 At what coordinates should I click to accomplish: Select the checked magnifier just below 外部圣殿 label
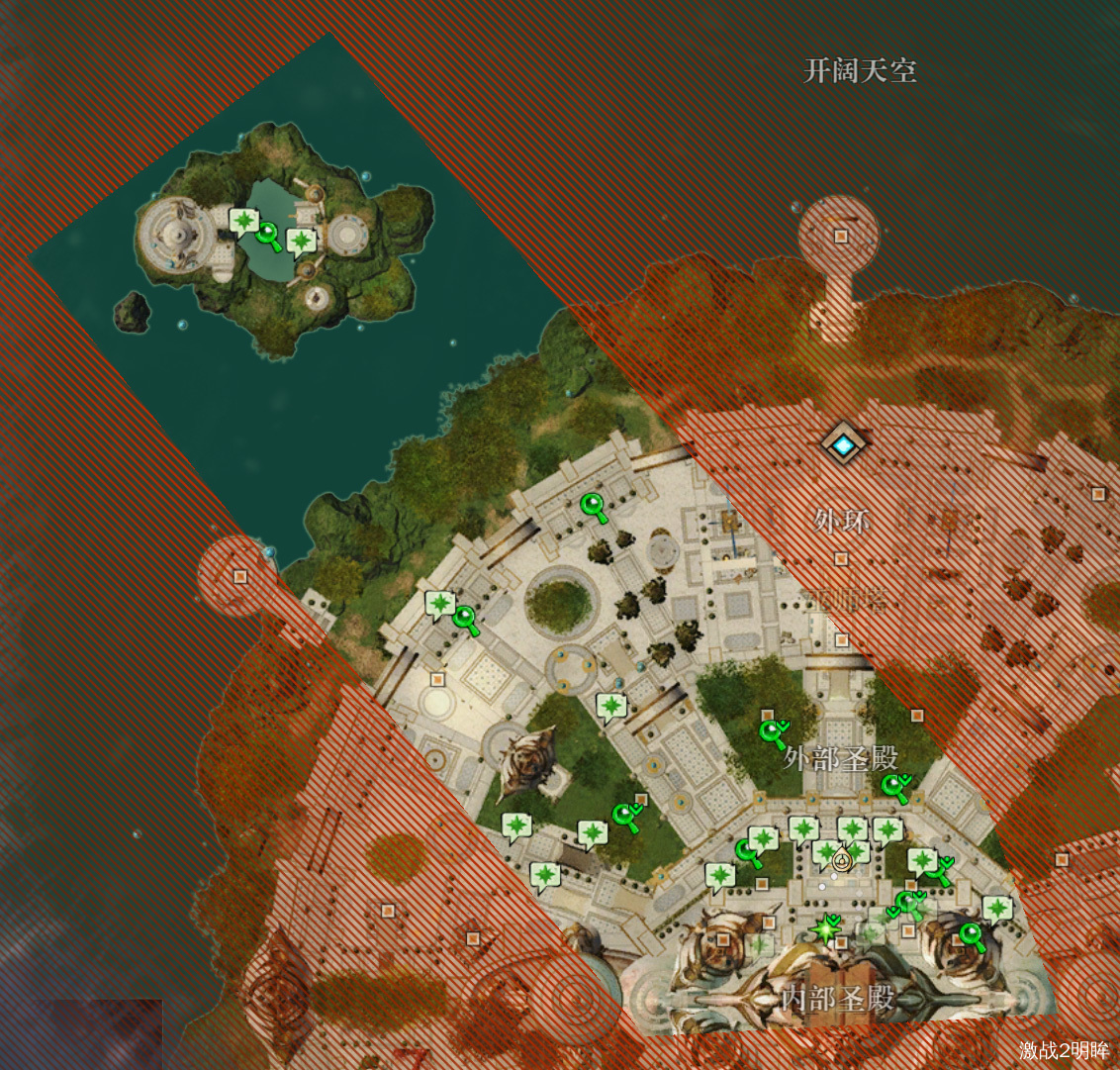tap(894, 788)
